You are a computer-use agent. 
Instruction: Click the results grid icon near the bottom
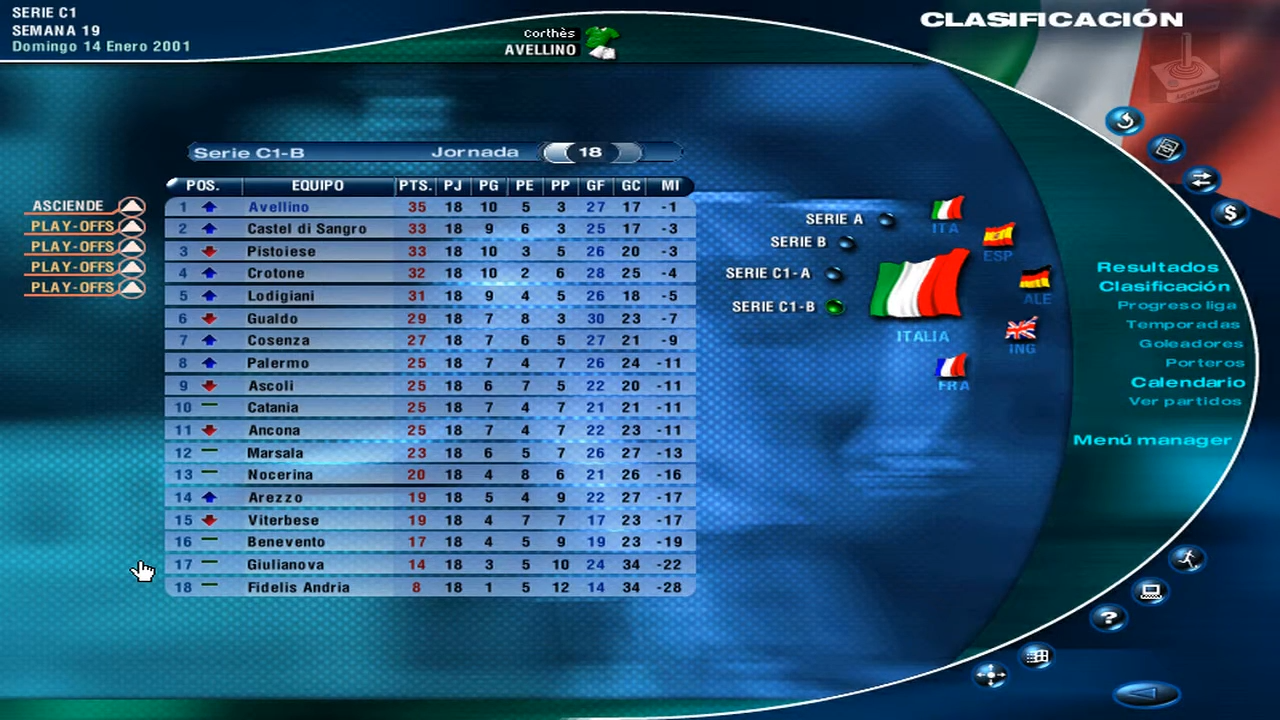(1036, 657)
